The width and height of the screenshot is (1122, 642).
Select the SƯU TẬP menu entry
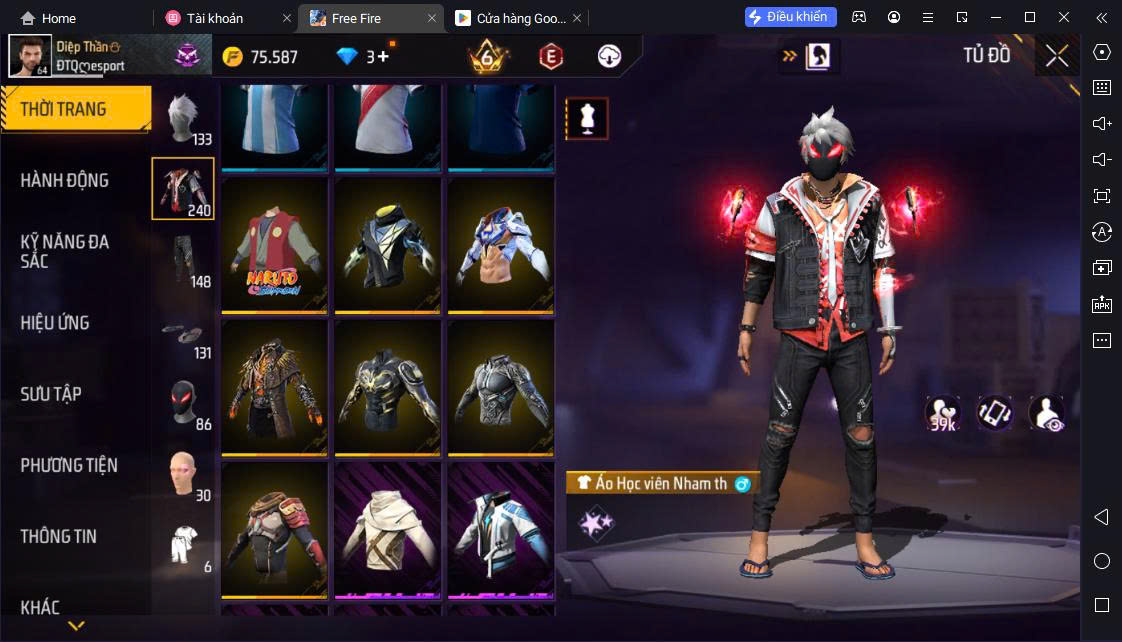[51, 394]
